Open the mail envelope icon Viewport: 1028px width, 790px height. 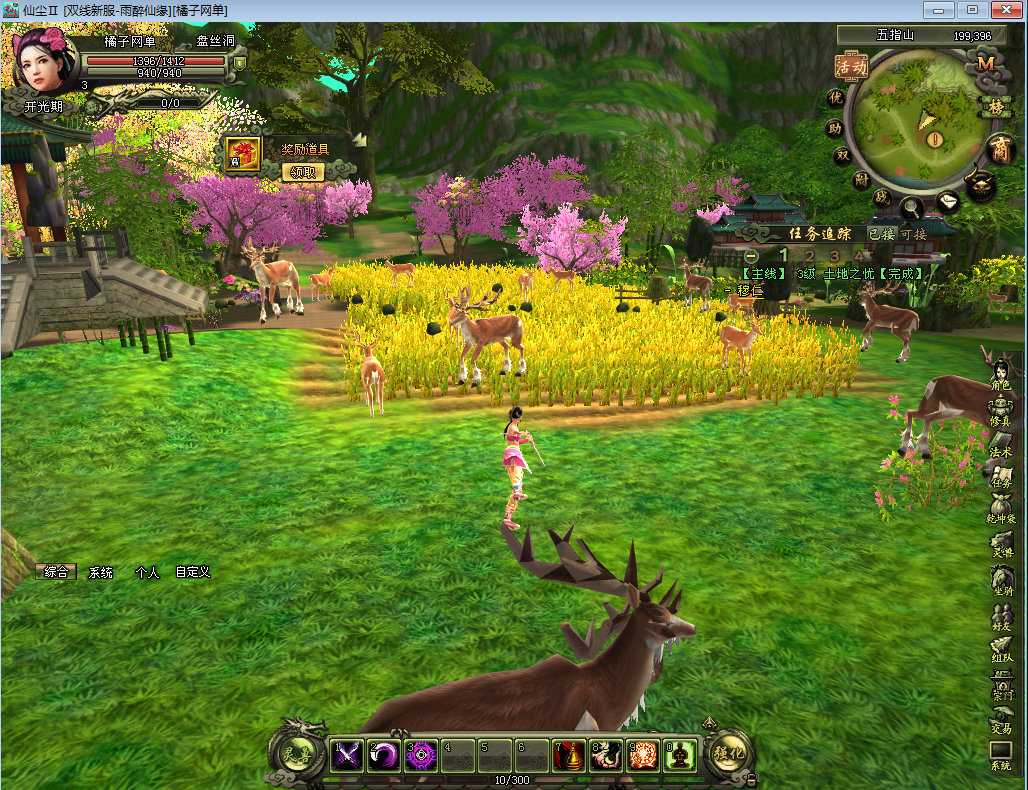coord(948,201)
